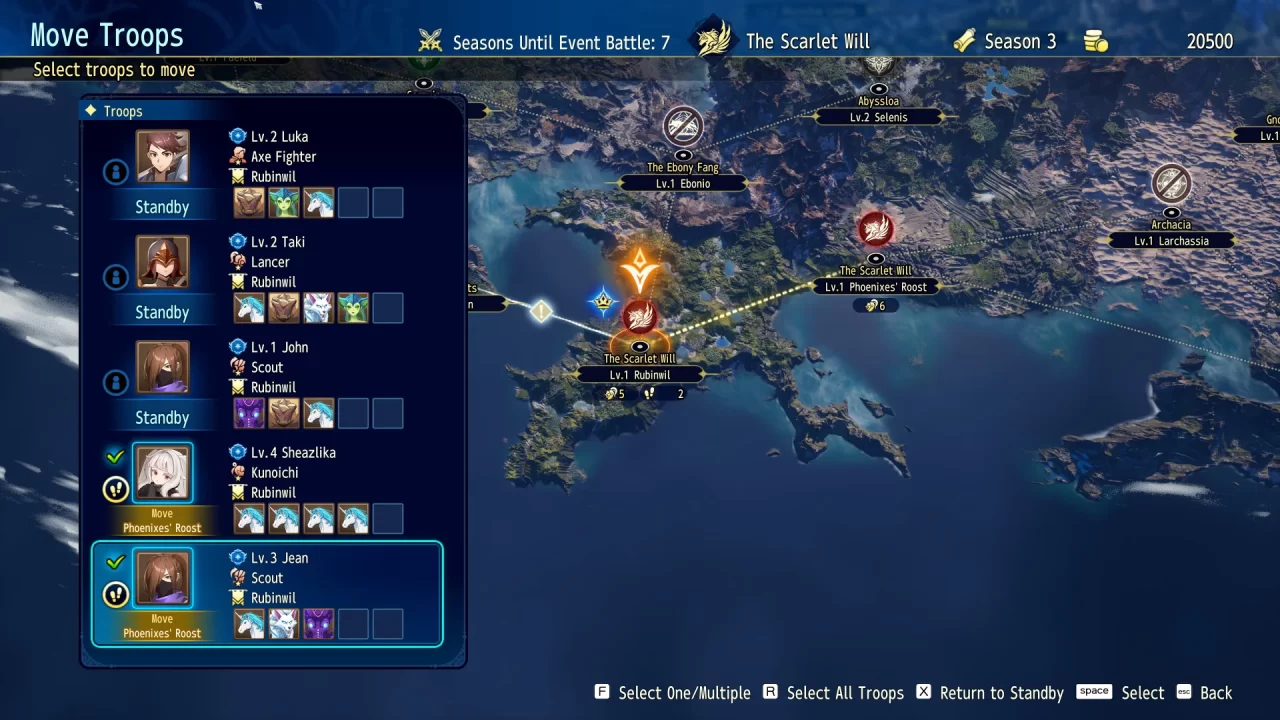The height and width of the screenshot is (720, 1280).
Task: Click the Move Troops title heading
Action: [106, 35]
